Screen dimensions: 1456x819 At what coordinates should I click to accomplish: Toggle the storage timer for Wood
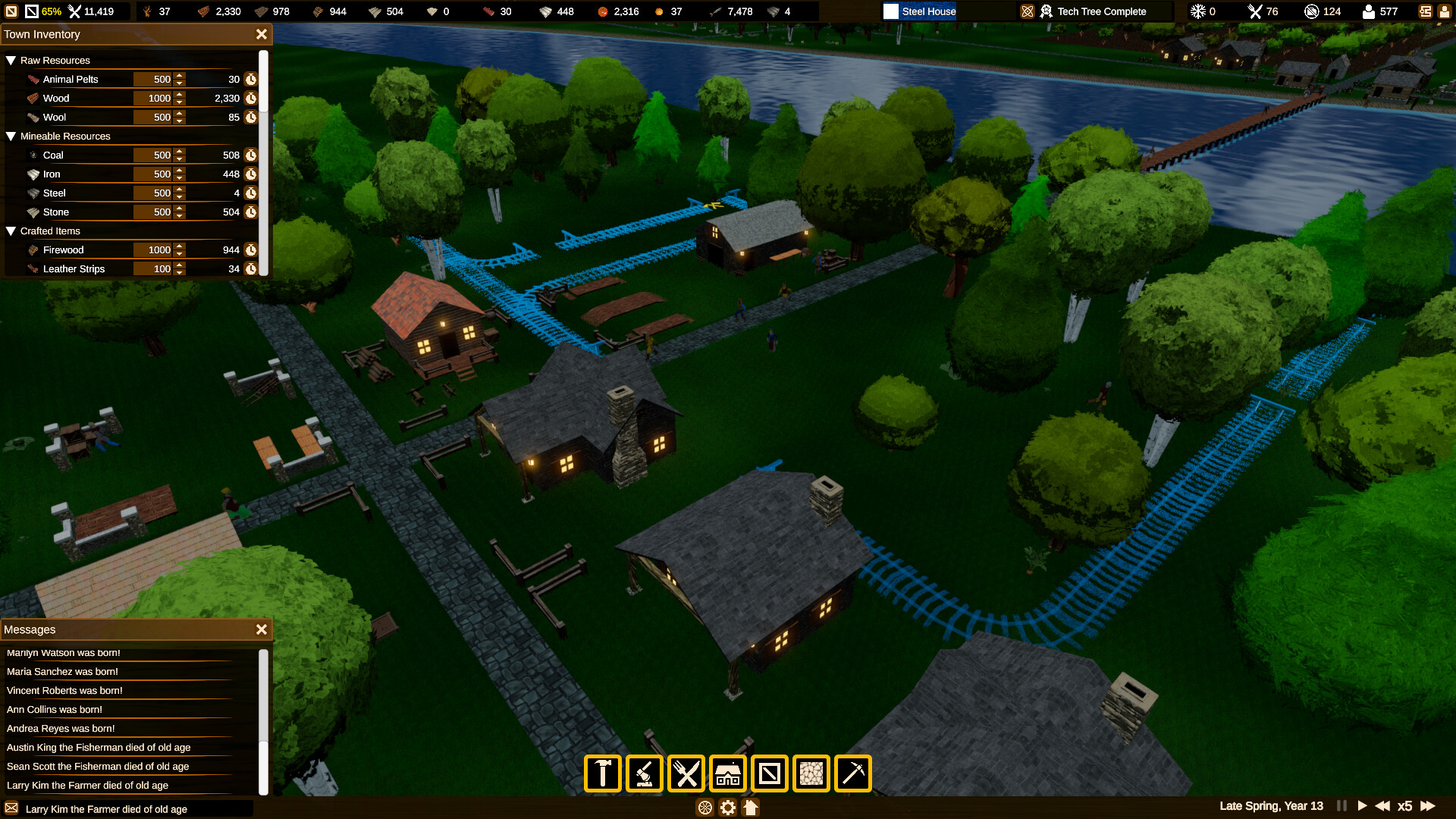tap(251, 98)
